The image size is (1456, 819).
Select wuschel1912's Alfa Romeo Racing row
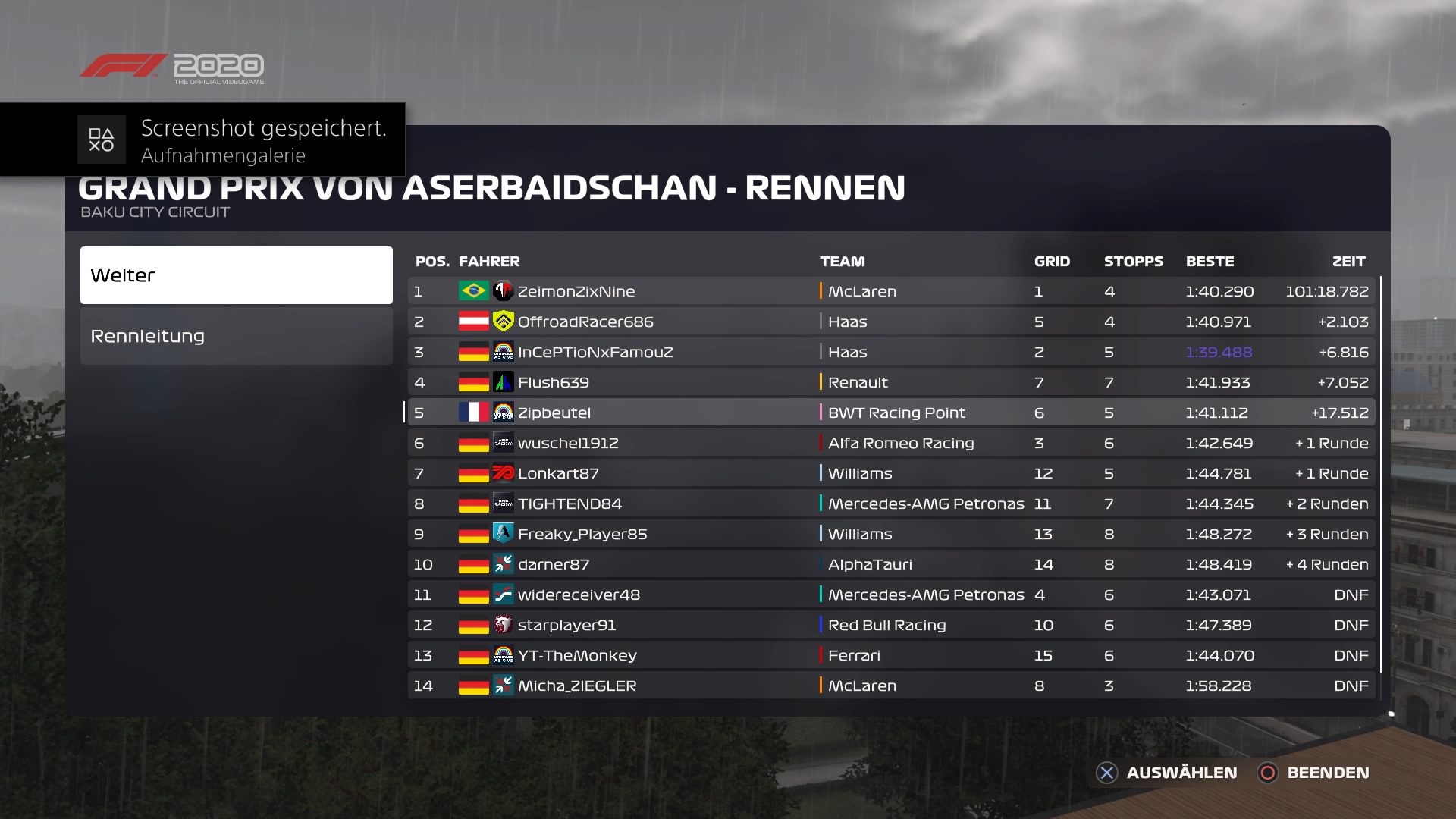tap(891, 443)
